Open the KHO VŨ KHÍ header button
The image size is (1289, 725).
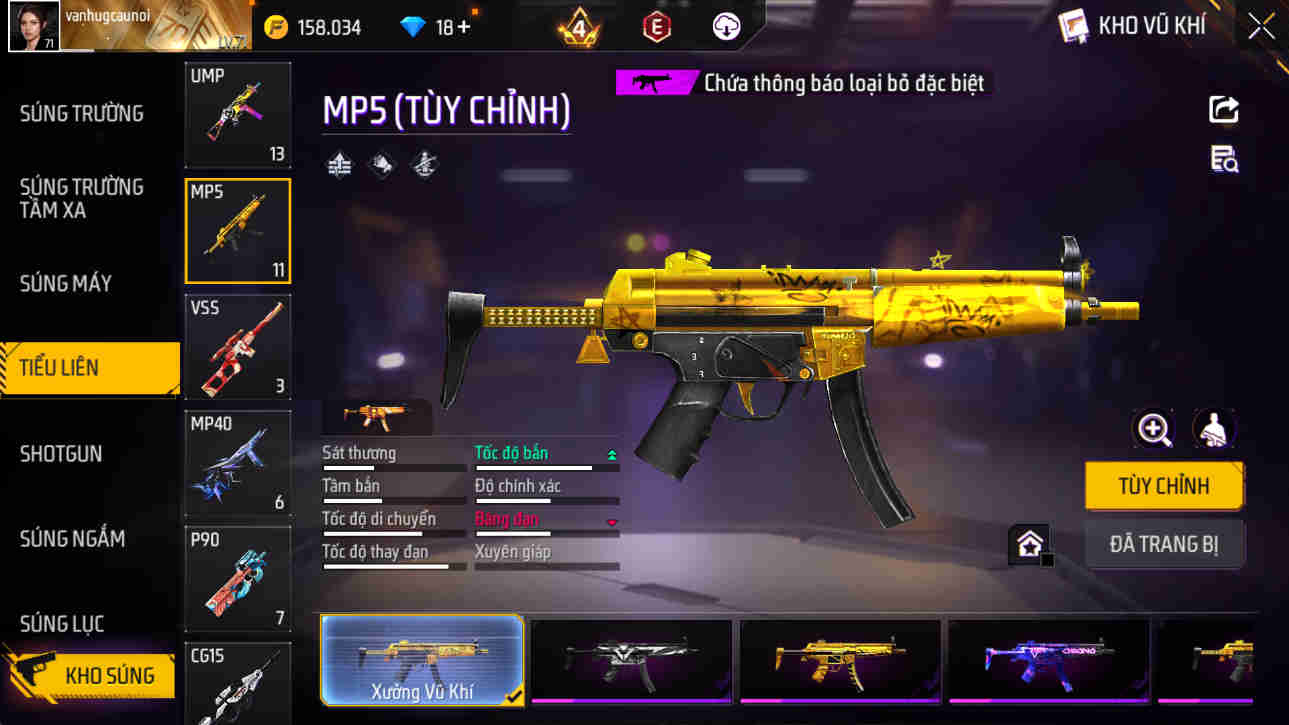(1133, 27)
